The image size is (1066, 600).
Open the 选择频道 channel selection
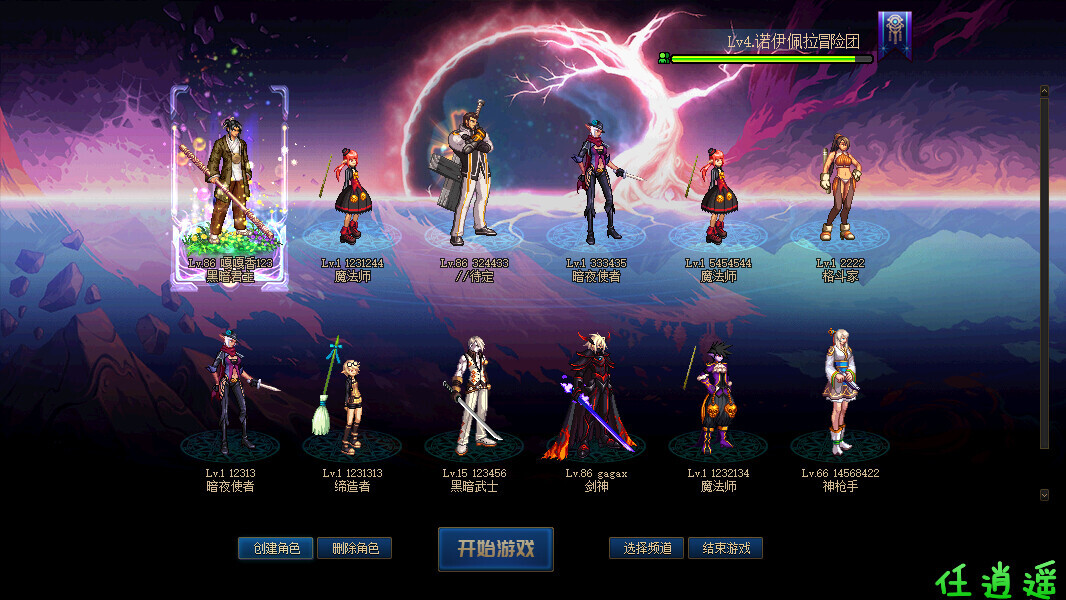click(x=647, y=548)
